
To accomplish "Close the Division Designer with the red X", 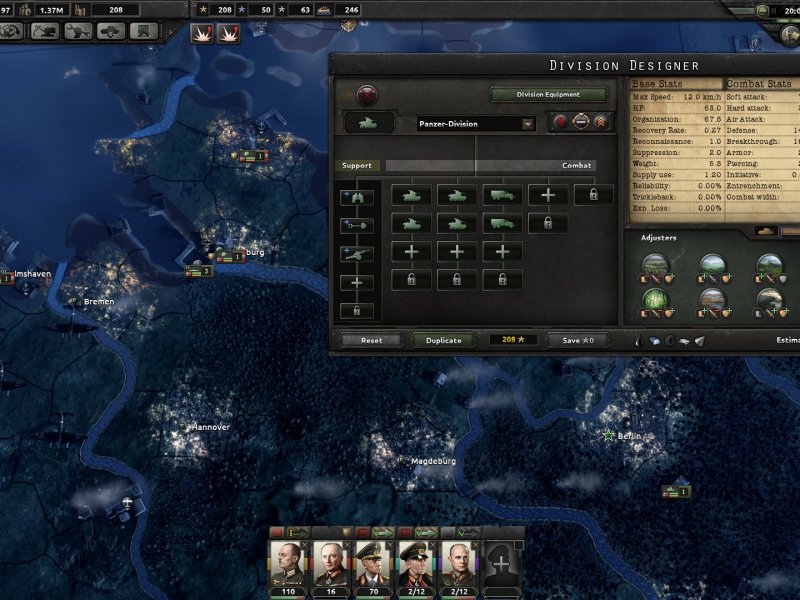I will tap(368, 95).
